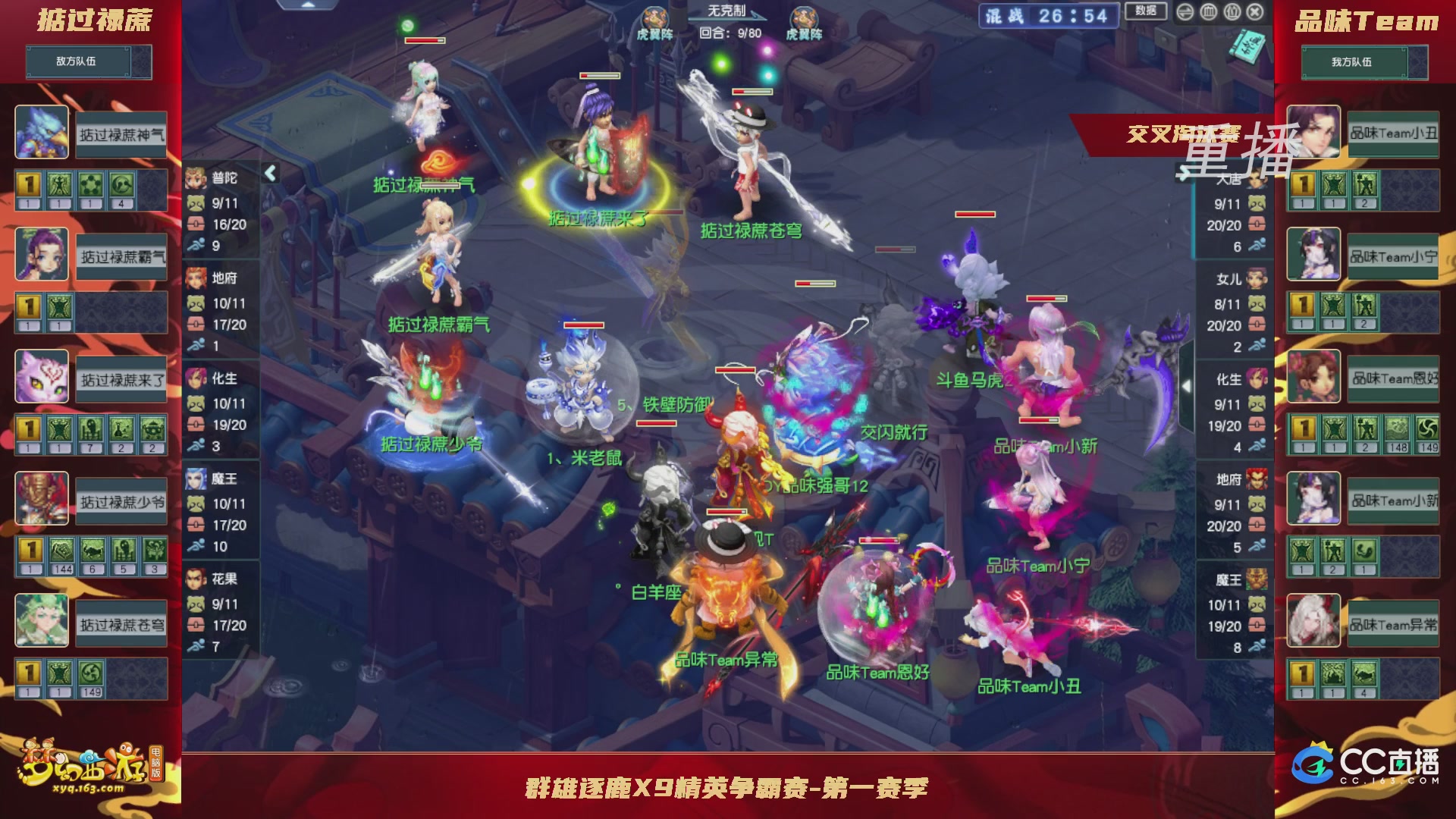Click the swap arrows icon beside 数据
The width and height of the screenshot is (1456, 819).
click(x=1185, y=12)
